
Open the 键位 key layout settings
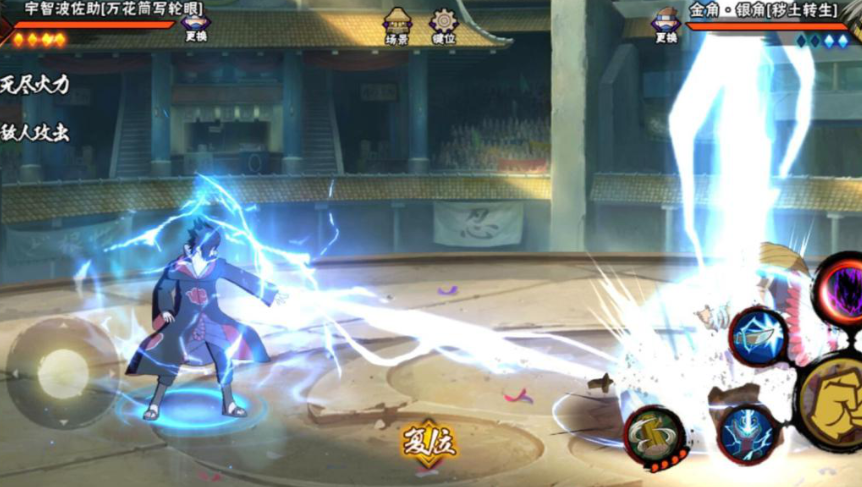443,25
